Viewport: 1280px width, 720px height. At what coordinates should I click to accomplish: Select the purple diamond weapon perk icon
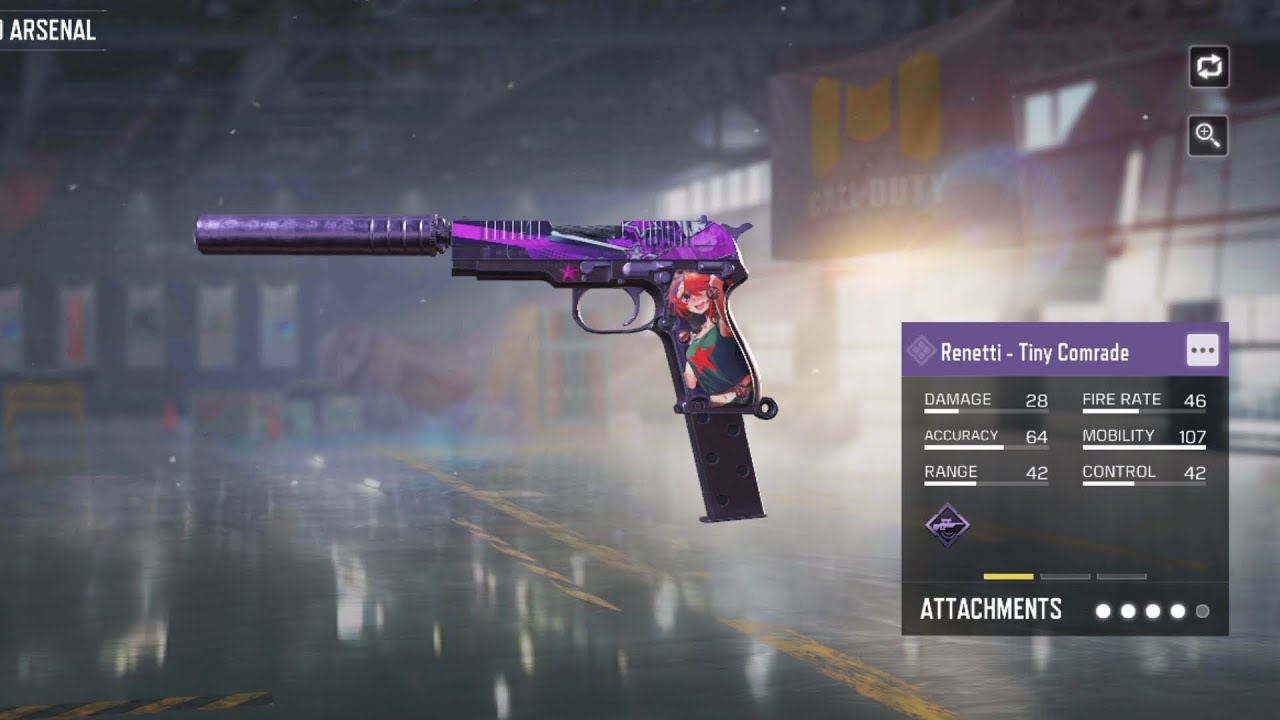pyautogui.click(x=946, y=525)
